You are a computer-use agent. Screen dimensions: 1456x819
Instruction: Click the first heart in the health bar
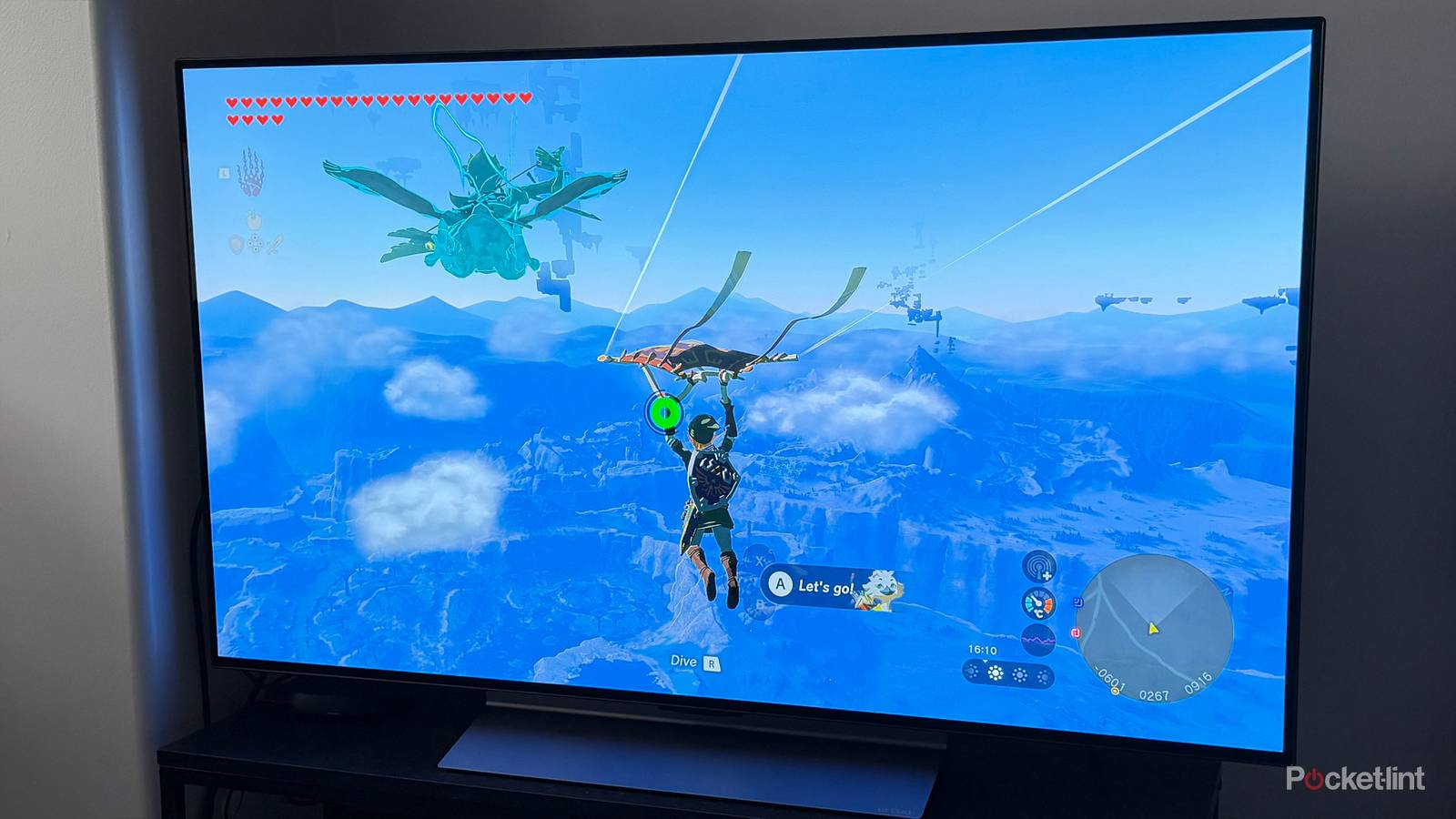[233, 101]
